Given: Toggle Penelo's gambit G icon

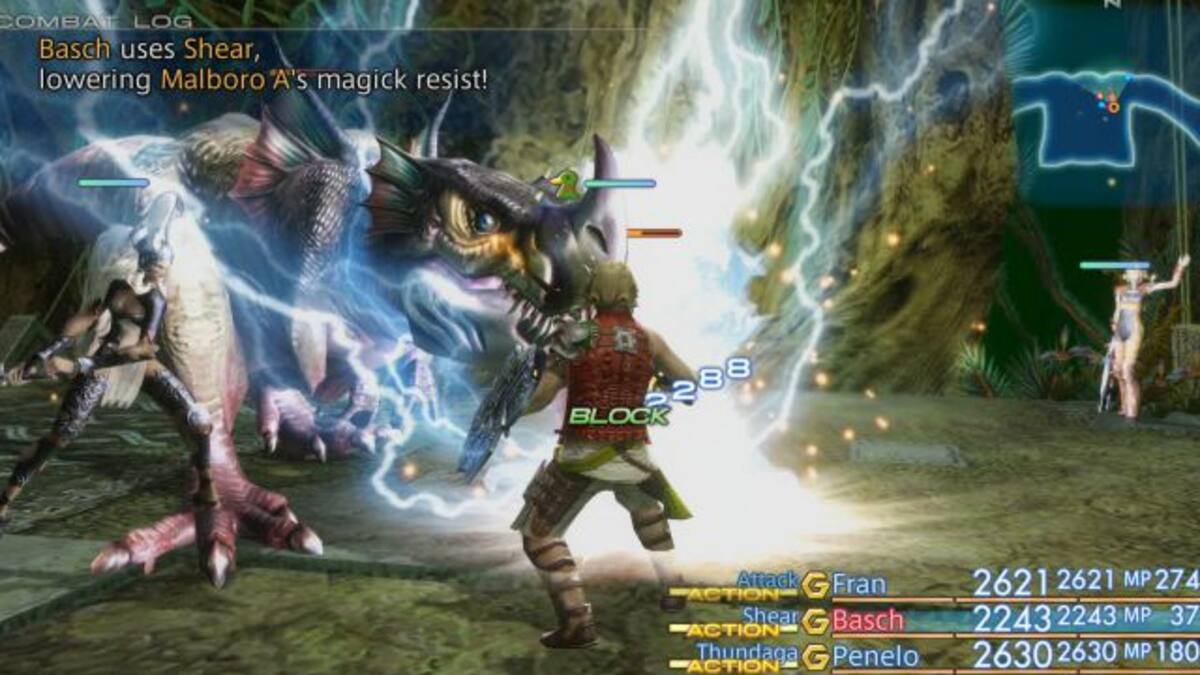Looking at the screenshot, I should (x=815, y=656).
